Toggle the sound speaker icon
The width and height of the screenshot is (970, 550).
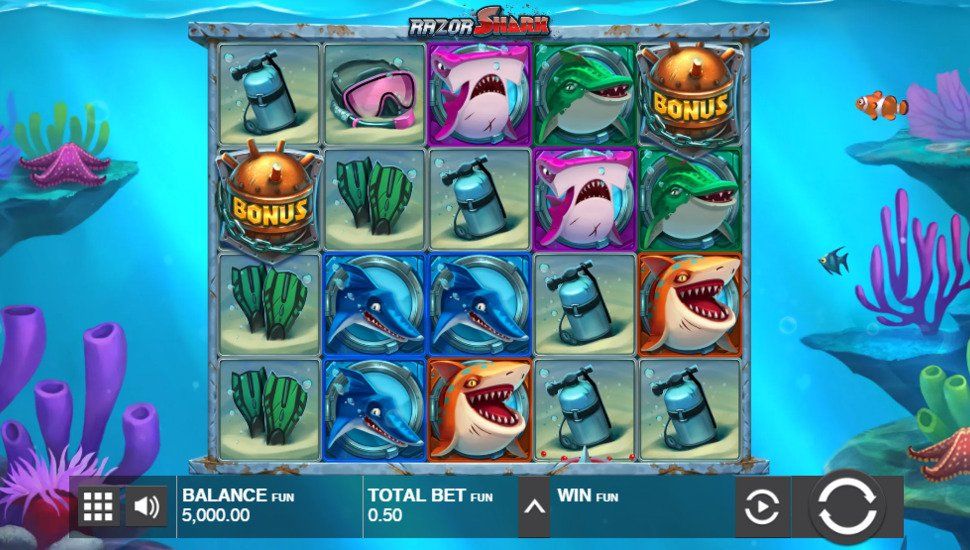146,506
